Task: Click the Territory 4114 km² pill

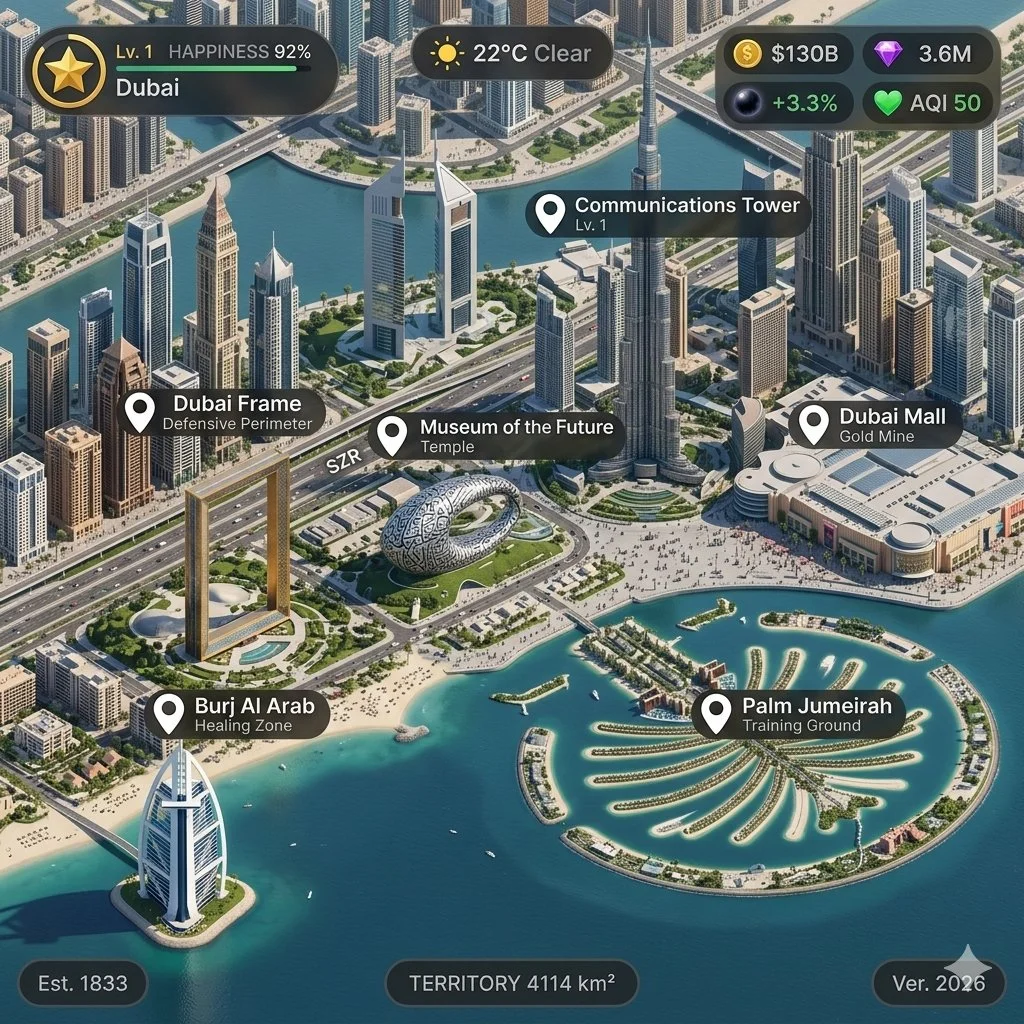Action: coord(511,983)
